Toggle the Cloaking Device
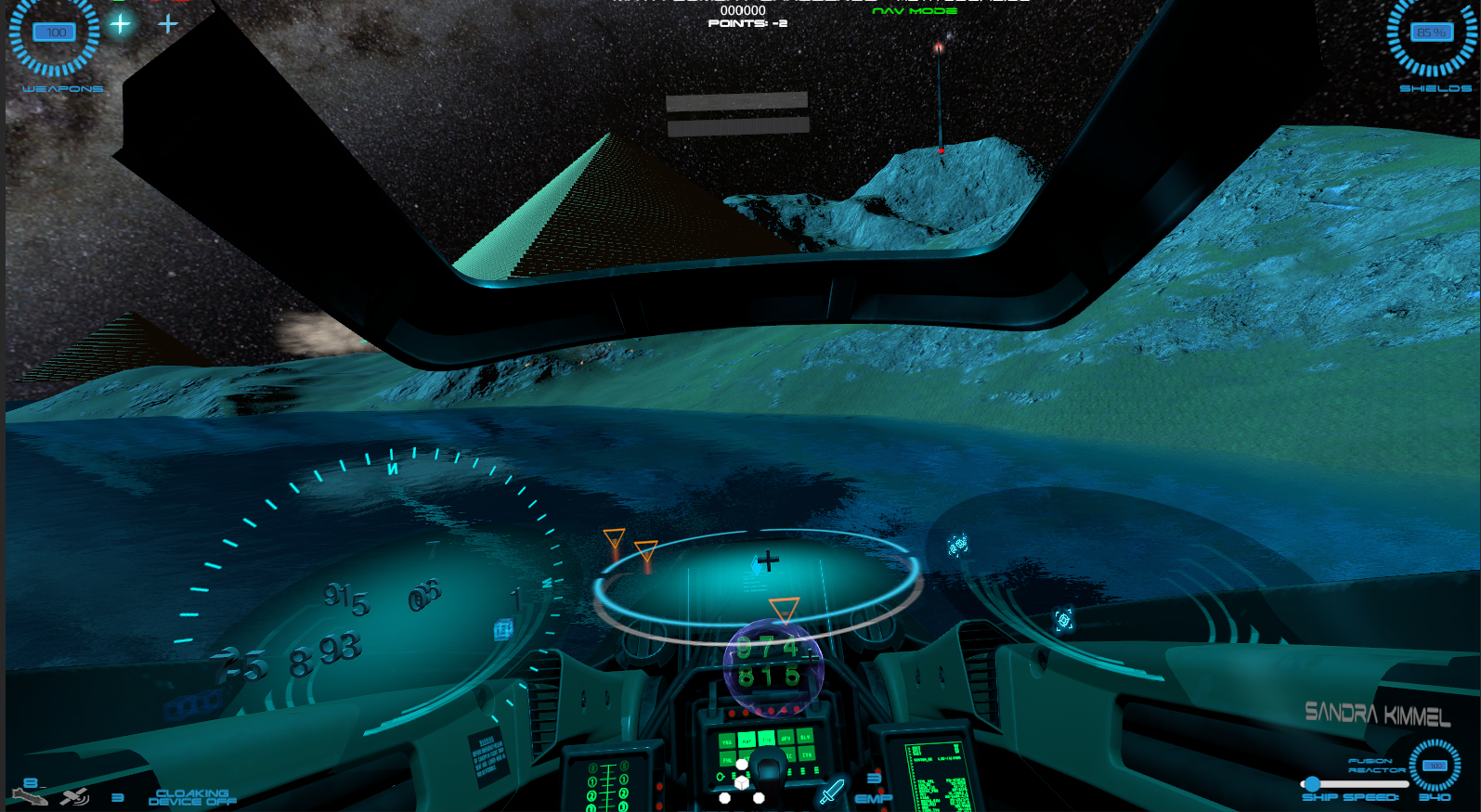Screen dimensions: 1481x812 192,797
